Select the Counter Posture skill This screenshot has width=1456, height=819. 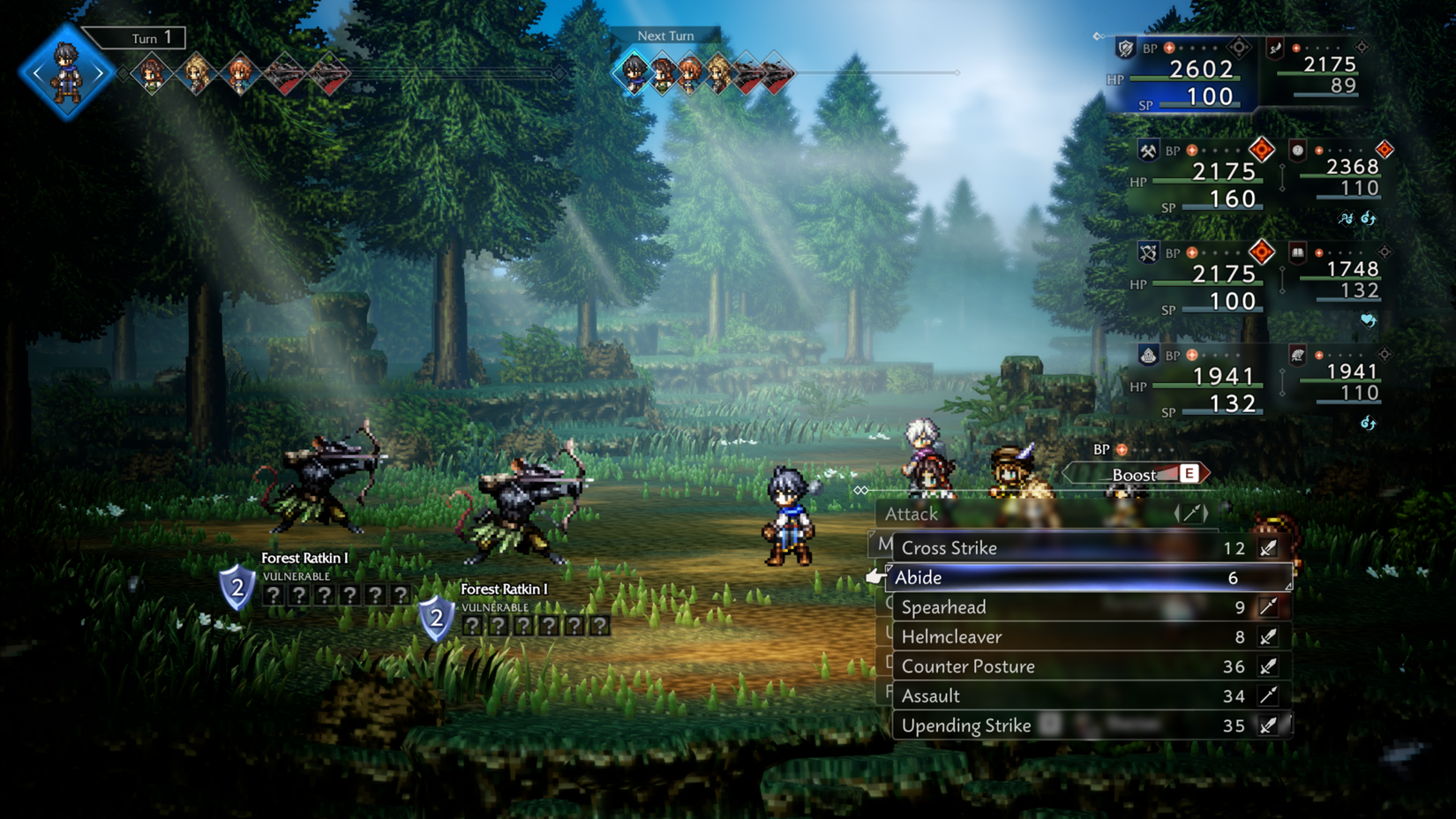pos(966,666)
